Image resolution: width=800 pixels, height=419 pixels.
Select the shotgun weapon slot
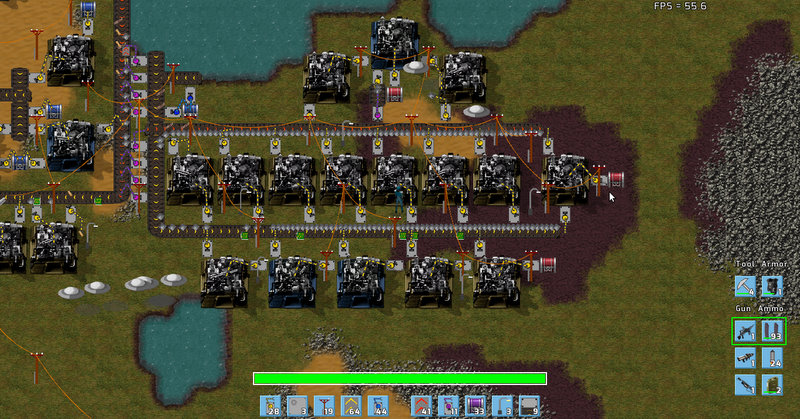click(x=745, y=384)
